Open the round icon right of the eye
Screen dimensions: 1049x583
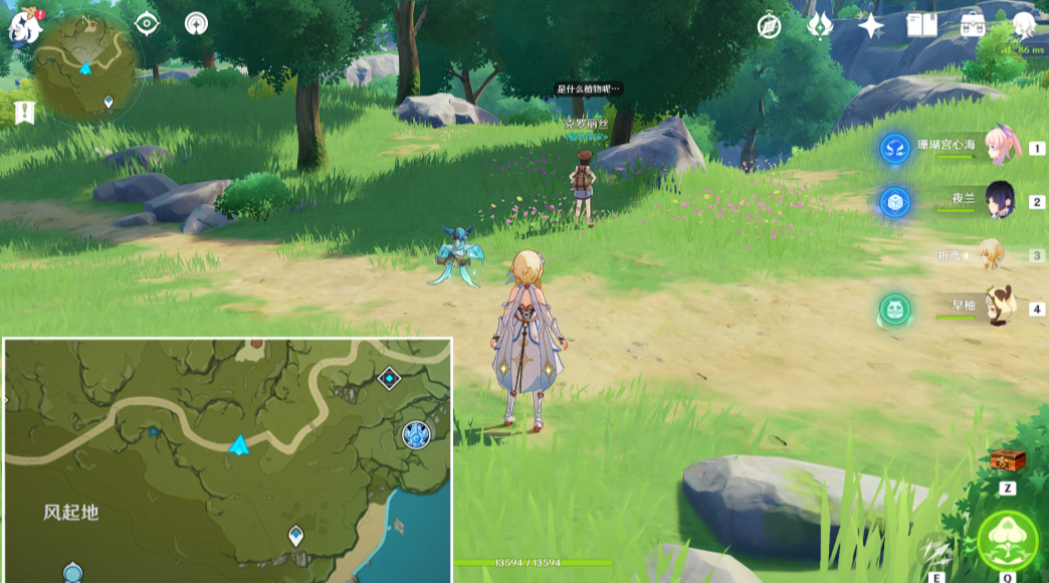pyautogui.click(x=196, y=23)
